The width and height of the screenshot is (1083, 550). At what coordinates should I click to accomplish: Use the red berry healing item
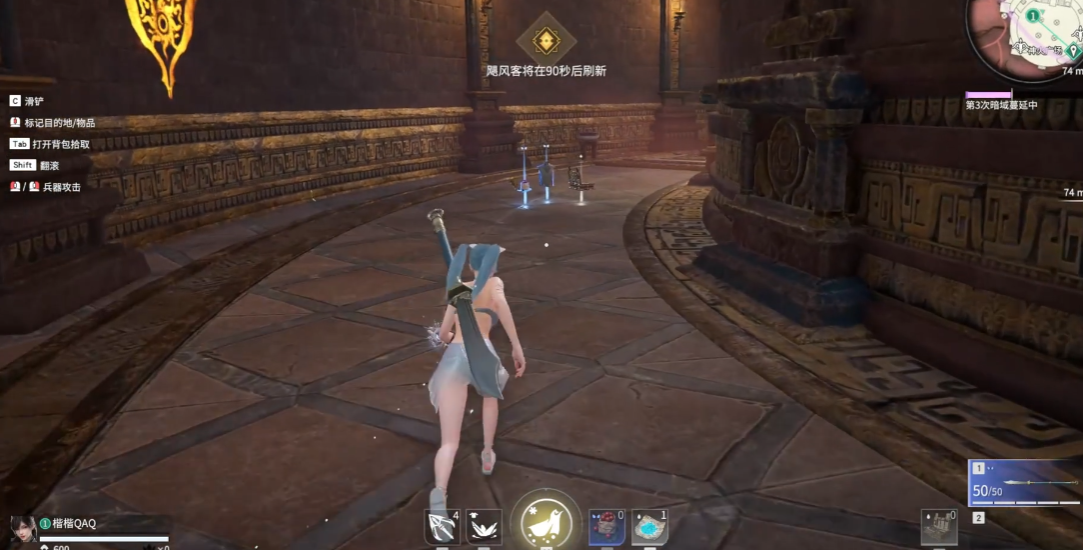[x=606, y=527]
